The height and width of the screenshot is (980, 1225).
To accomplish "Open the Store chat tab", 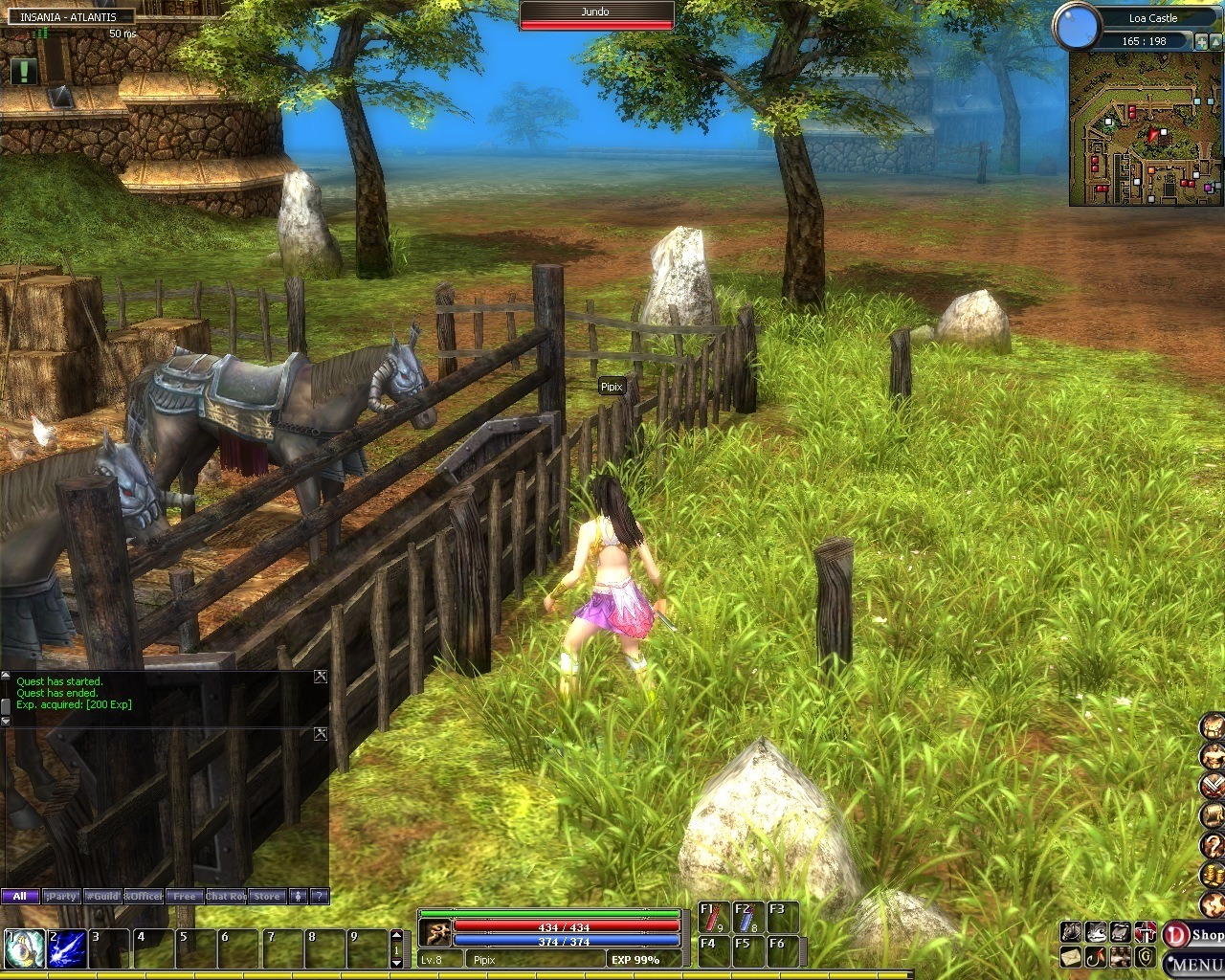I will coord(267,897).
